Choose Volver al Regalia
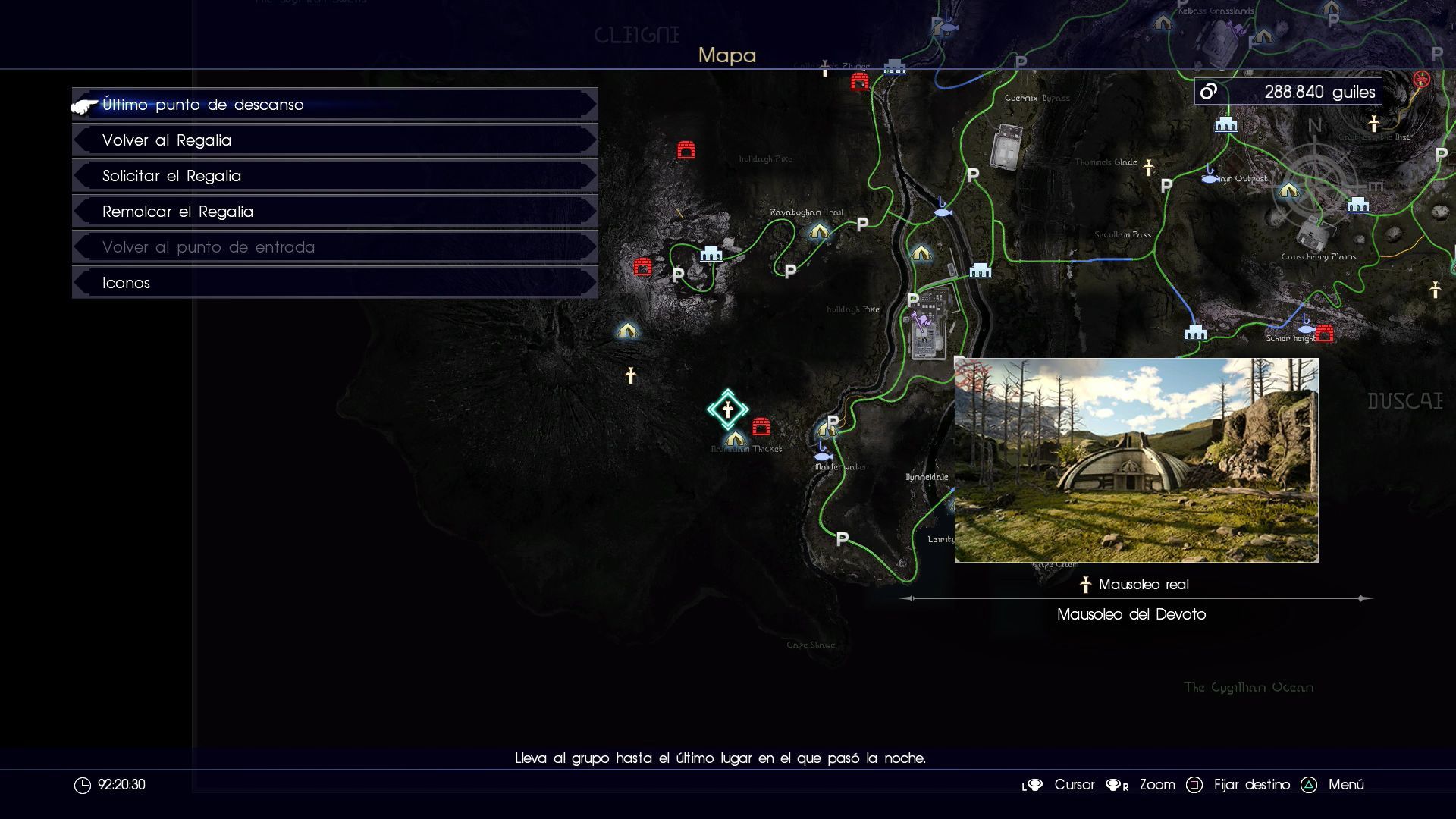The height and width of the screenshot is (819, 1456). click(x=334, y=140)
